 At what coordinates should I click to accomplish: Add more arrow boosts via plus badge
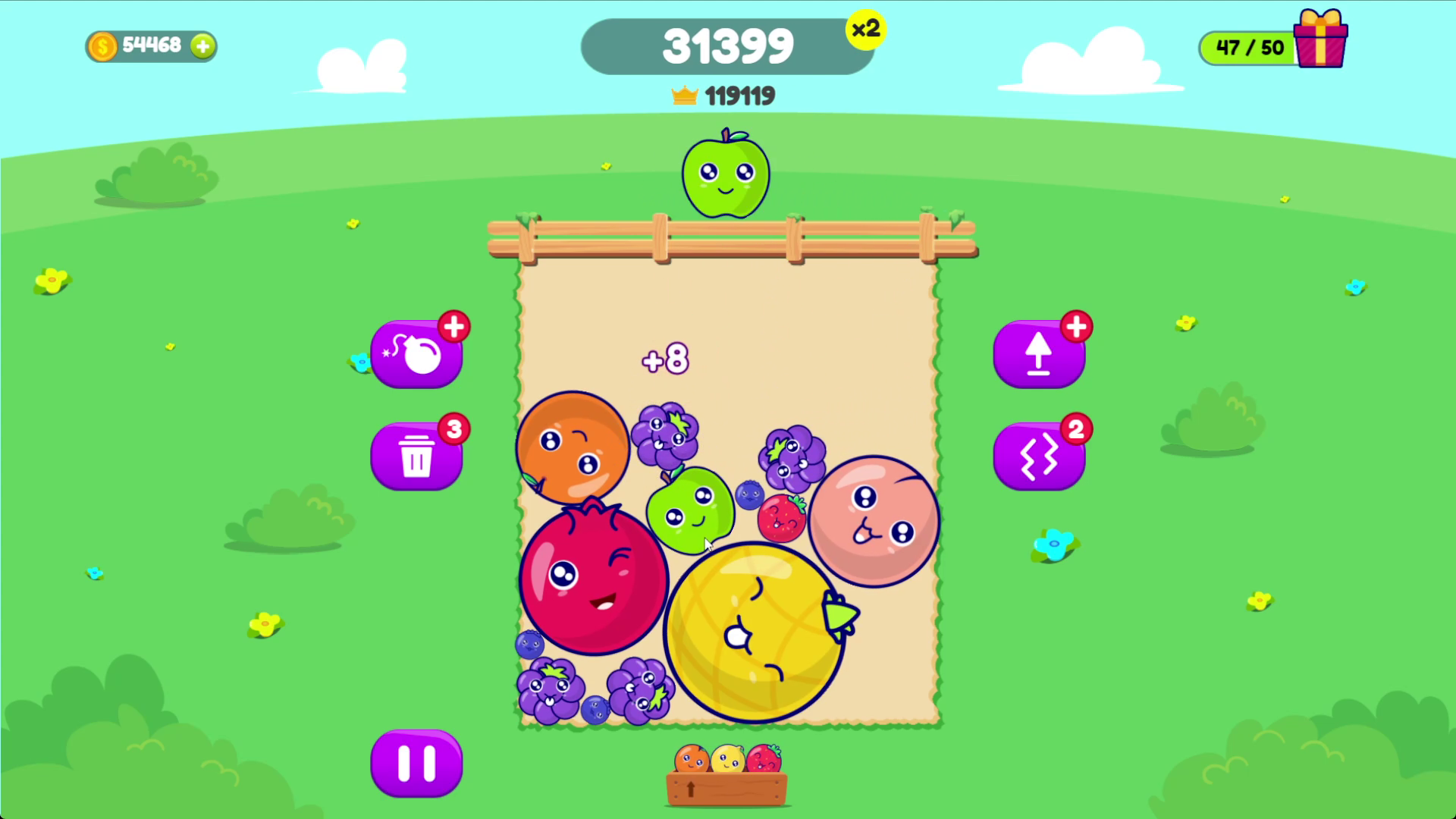click(1076, 326)
